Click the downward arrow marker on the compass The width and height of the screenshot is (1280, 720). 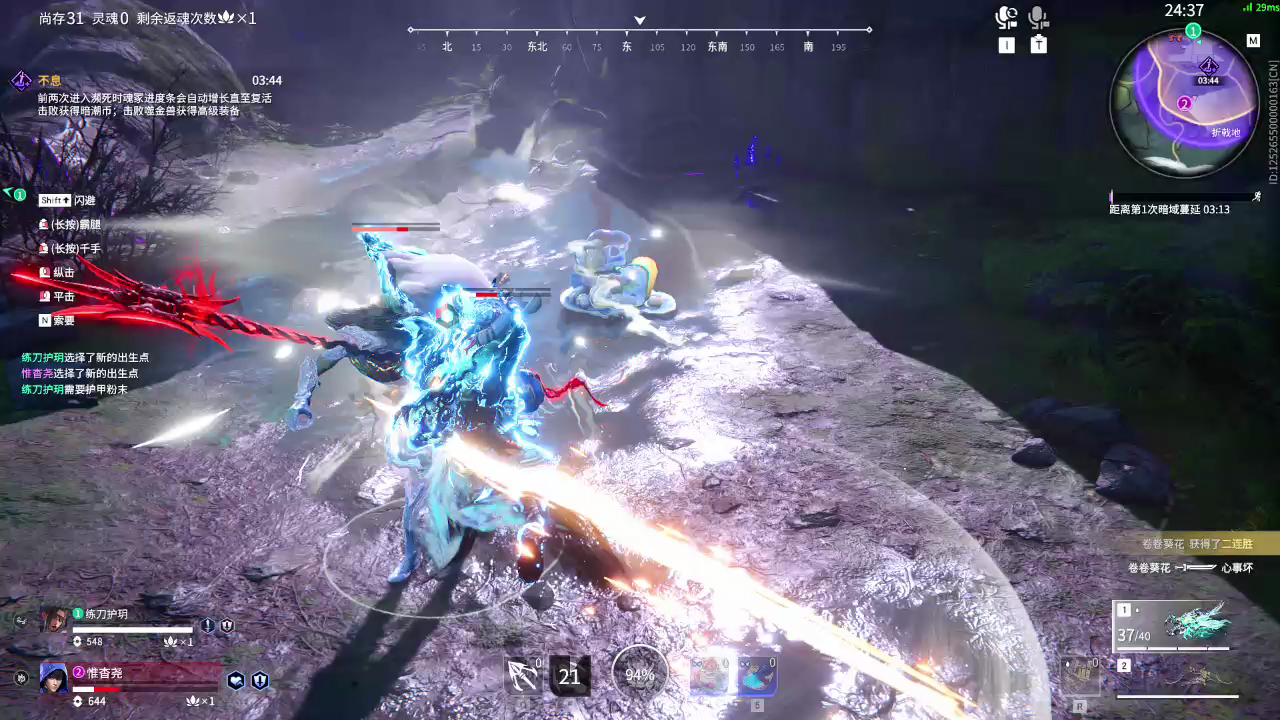point(638,18)
